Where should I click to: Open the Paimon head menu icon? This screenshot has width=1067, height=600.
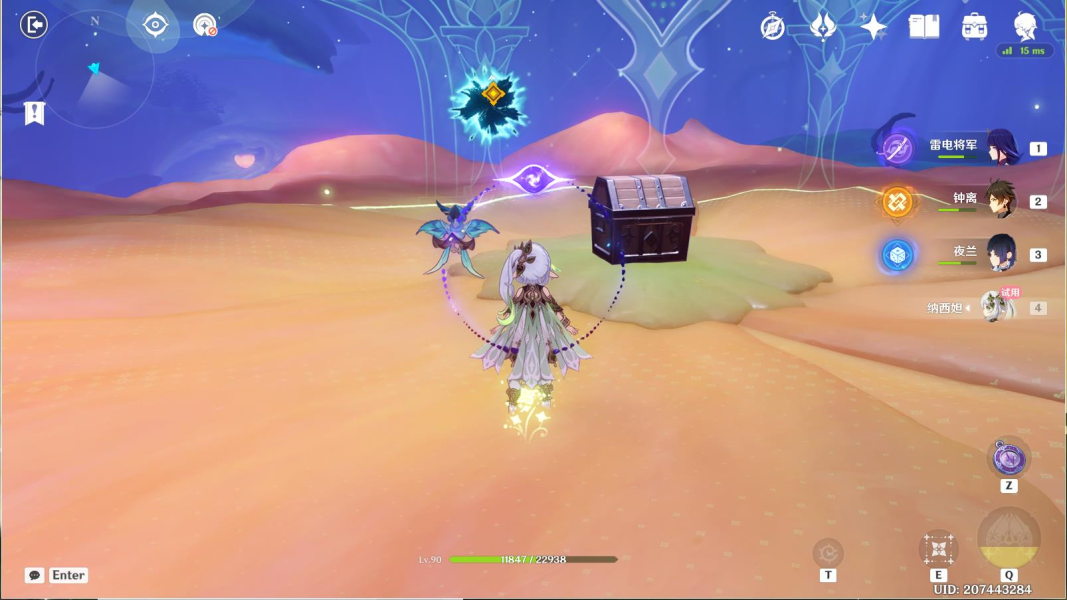[x=1025, y=25]
